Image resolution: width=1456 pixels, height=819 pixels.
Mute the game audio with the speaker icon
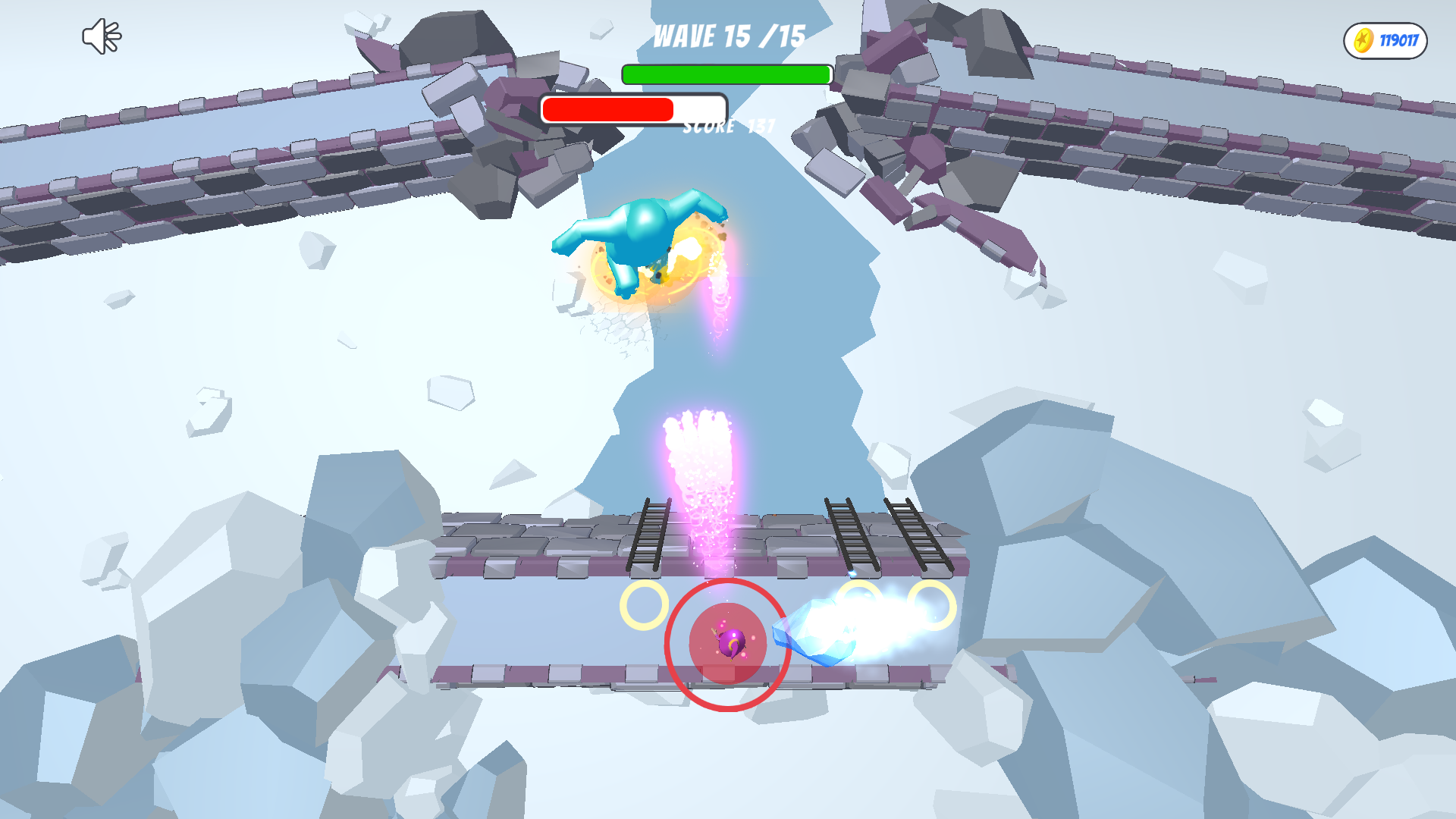101,35
